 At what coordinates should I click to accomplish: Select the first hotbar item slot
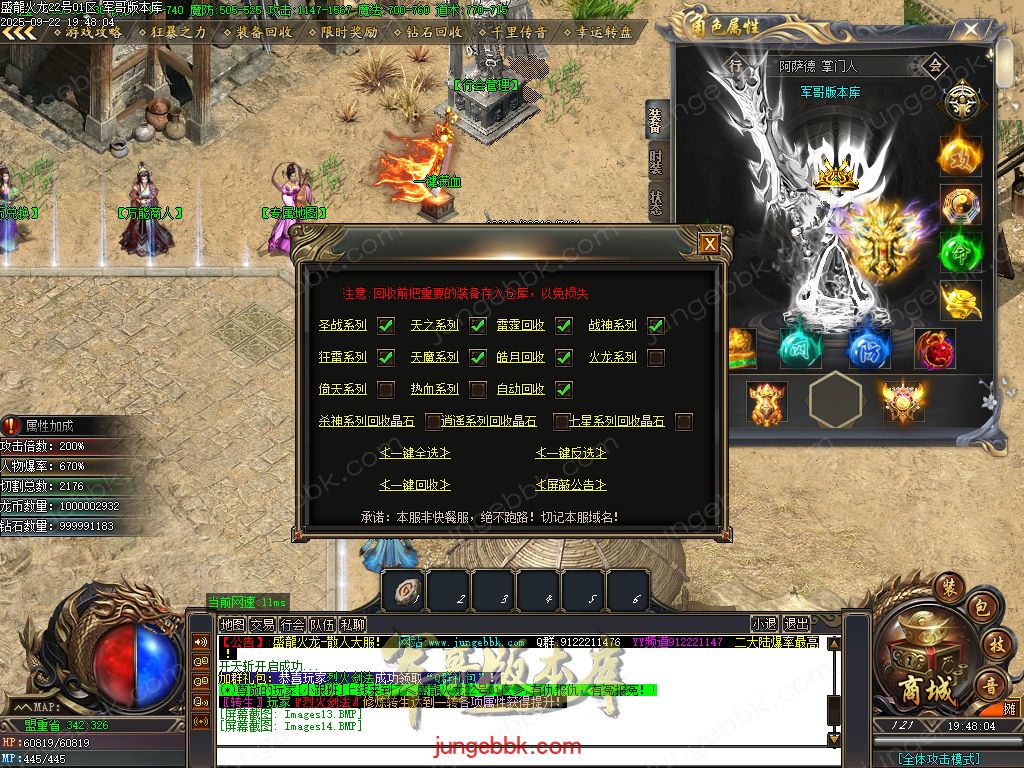(403, 590)
